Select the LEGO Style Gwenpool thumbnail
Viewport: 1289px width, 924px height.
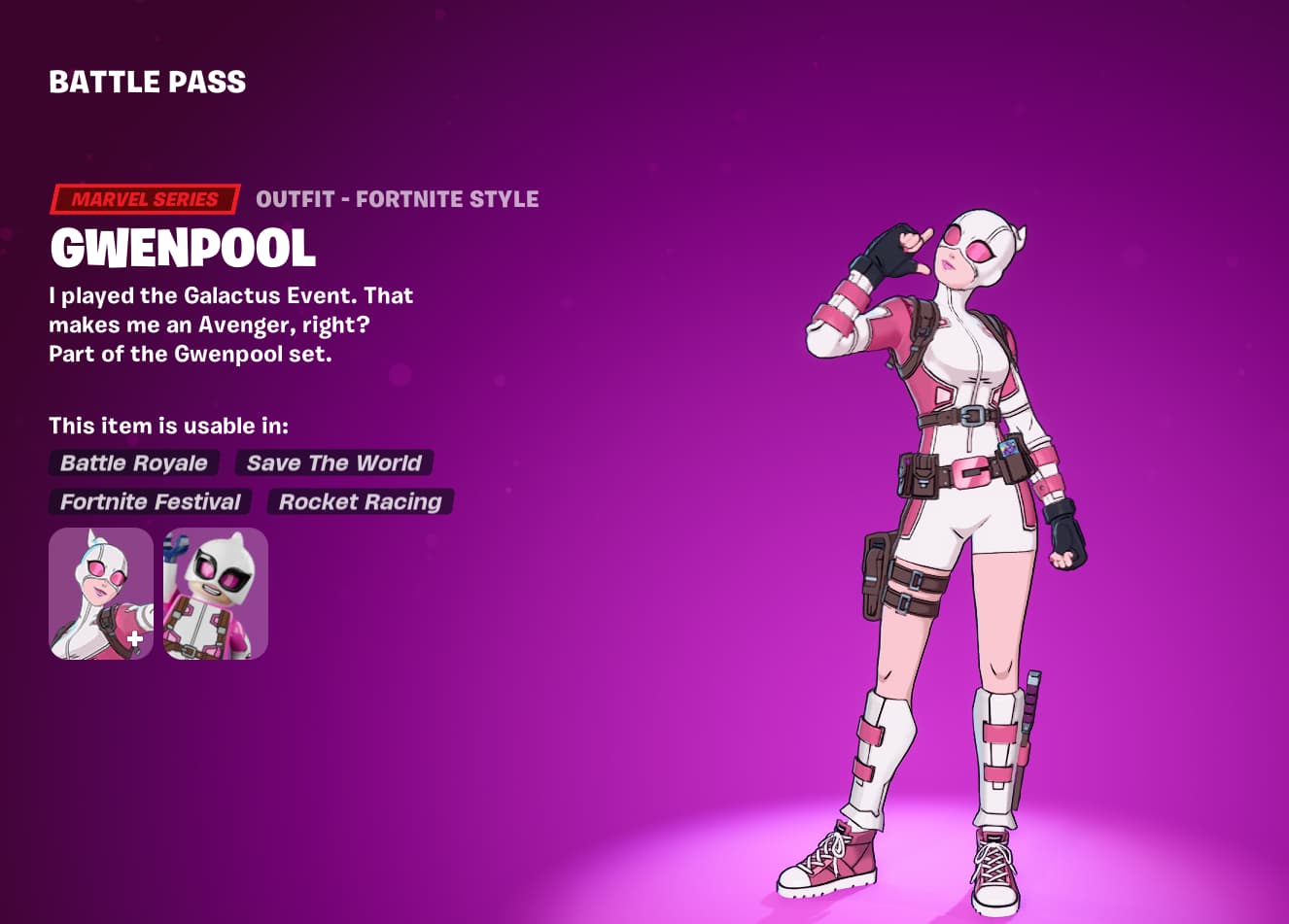click(x=215, y=594)
